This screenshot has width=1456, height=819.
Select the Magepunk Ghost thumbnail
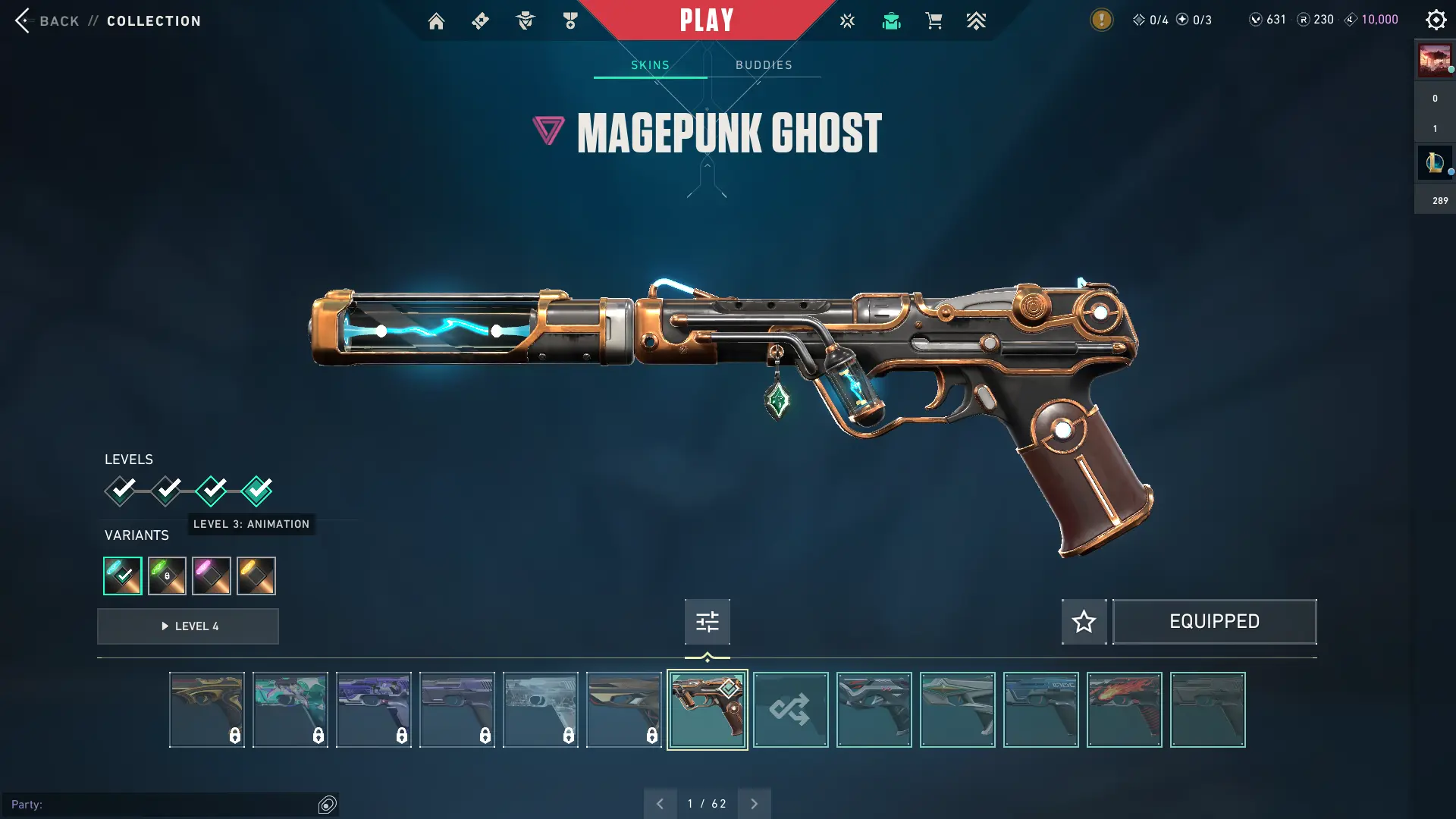[x=707, y=710]
